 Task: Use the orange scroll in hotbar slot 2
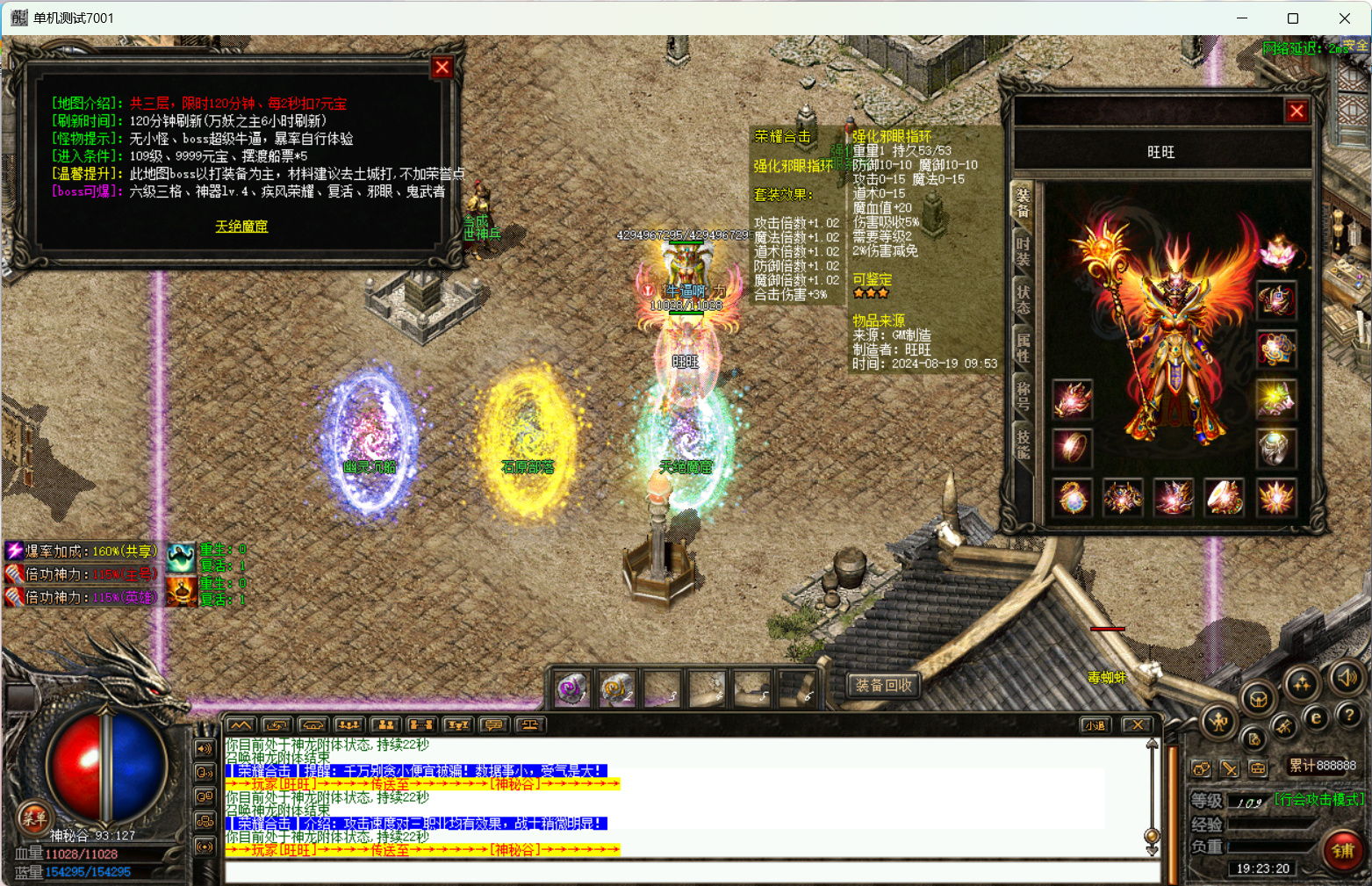point(617,689)
